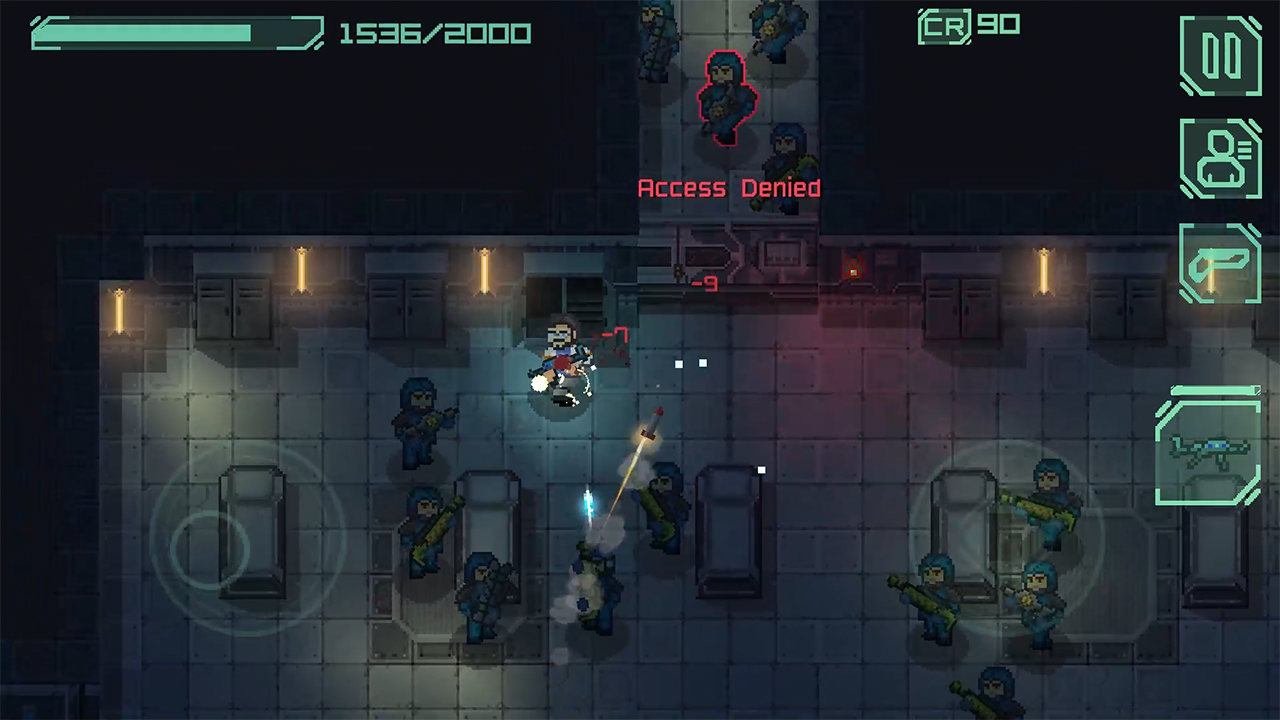Pause the game
The height and width of the screenshot is (720, 1280).
[1220, 56]
